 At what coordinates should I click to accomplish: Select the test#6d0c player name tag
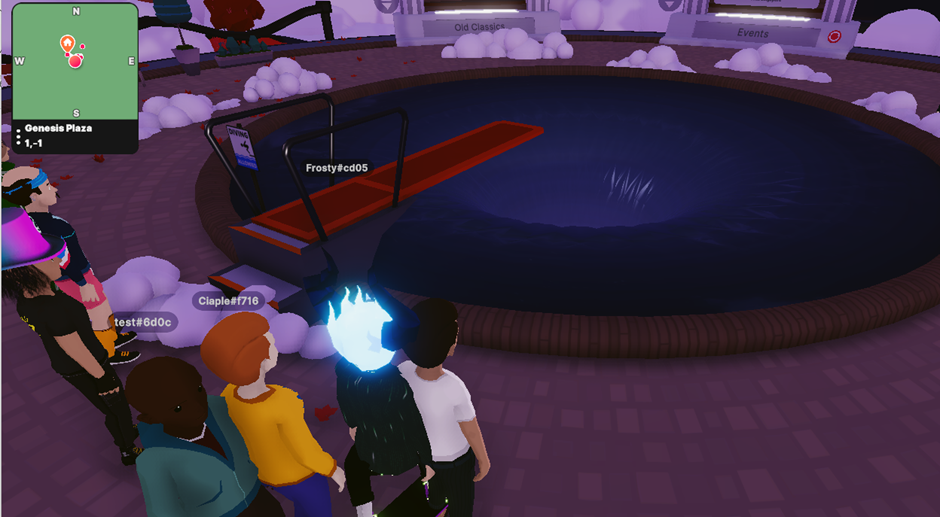click(x=145, y=322)
